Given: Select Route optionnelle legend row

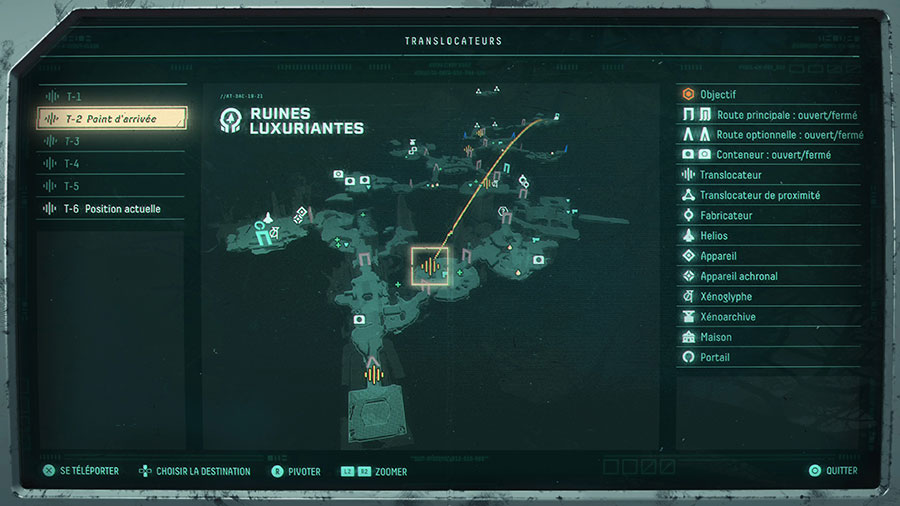Looking at the screenshot, I should point(768,135).
